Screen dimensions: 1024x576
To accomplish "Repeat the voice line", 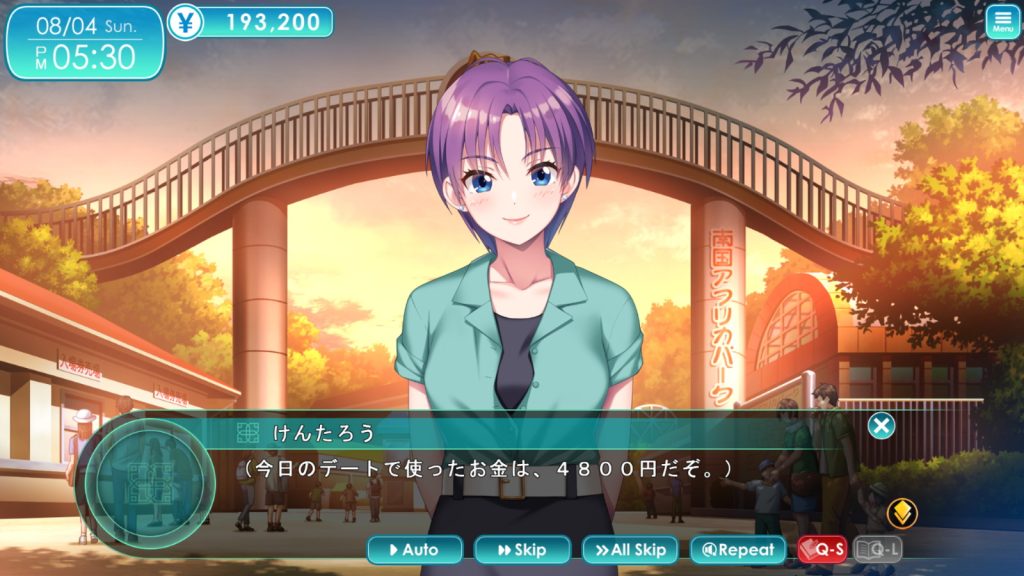I will (x=738, y=549).
